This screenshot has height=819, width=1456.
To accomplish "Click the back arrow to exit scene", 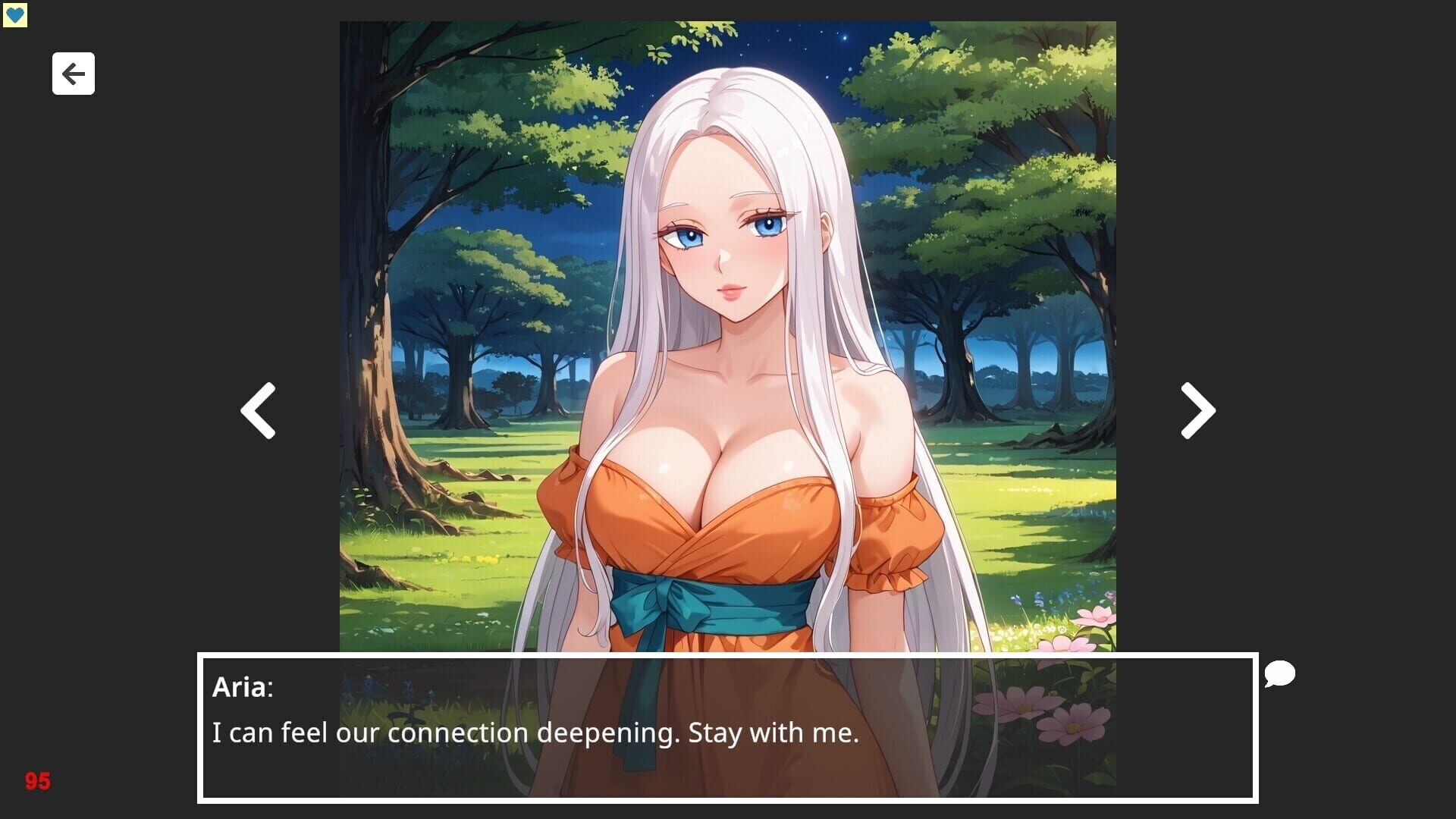I will [x=73, y=74].
